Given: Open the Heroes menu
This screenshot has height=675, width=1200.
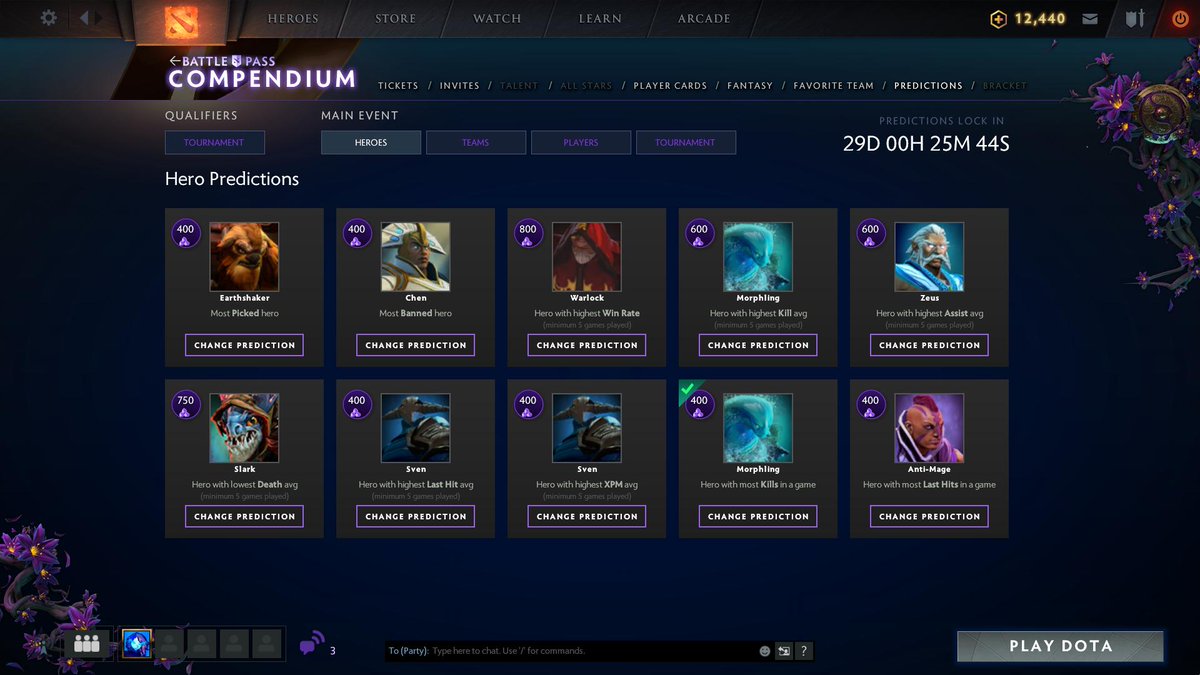Looking at the screenshot, I should pyautogui.click(x=293, y=18).
